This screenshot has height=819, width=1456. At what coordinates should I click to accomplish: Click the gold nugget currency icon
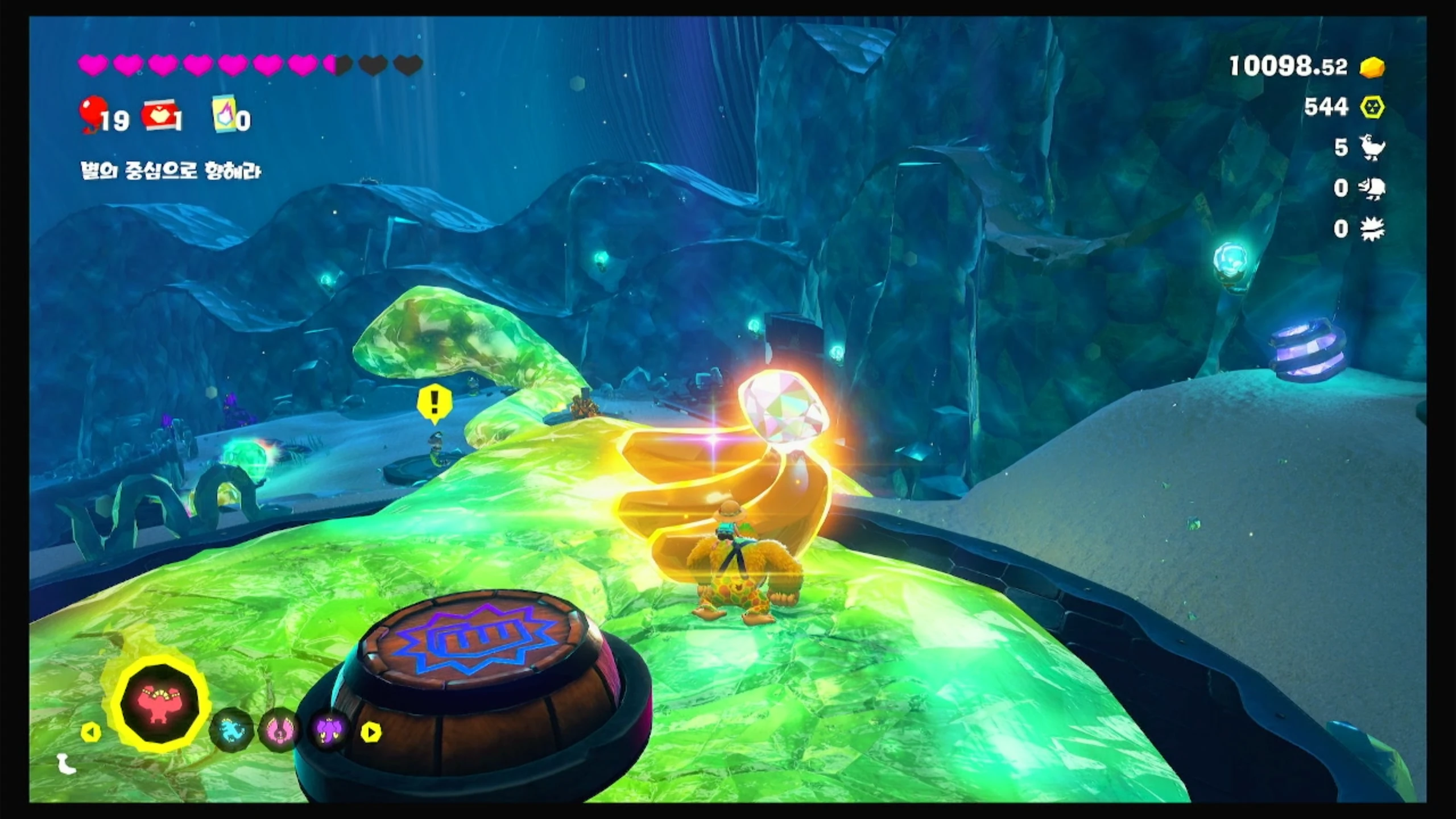1372,68
